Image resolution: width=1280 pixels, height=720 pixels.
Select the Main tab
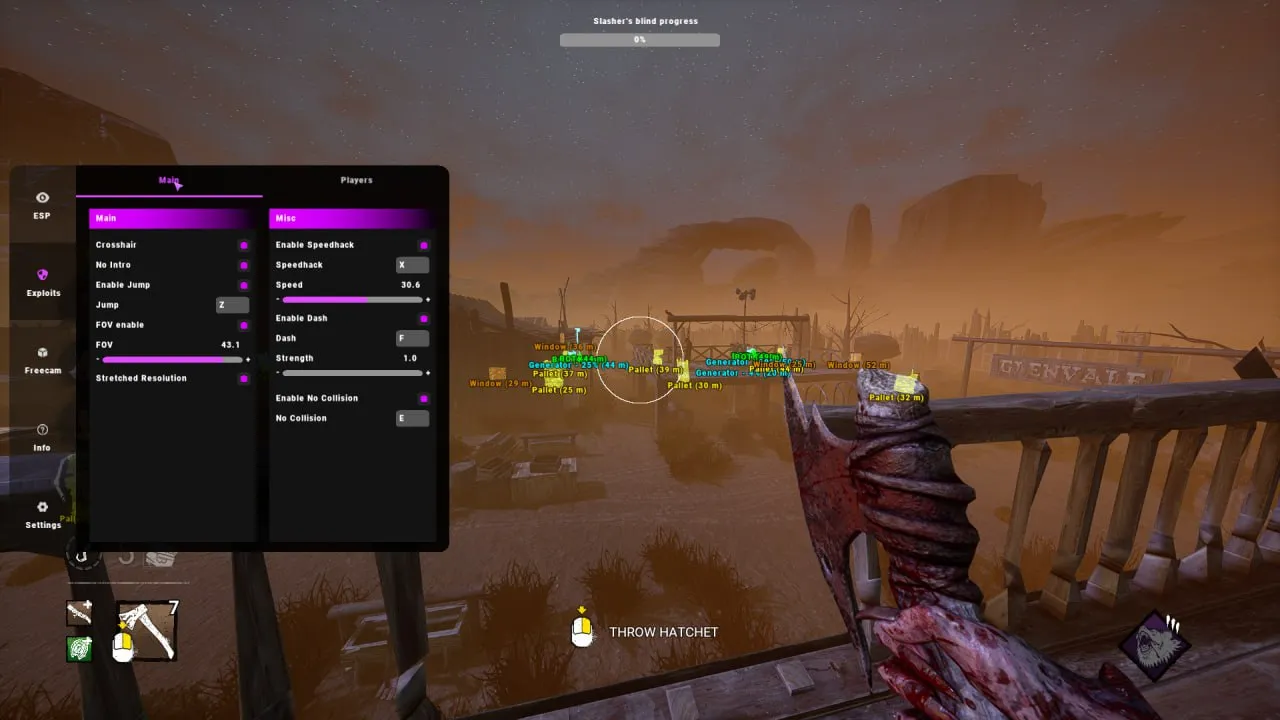click(169, 181)
